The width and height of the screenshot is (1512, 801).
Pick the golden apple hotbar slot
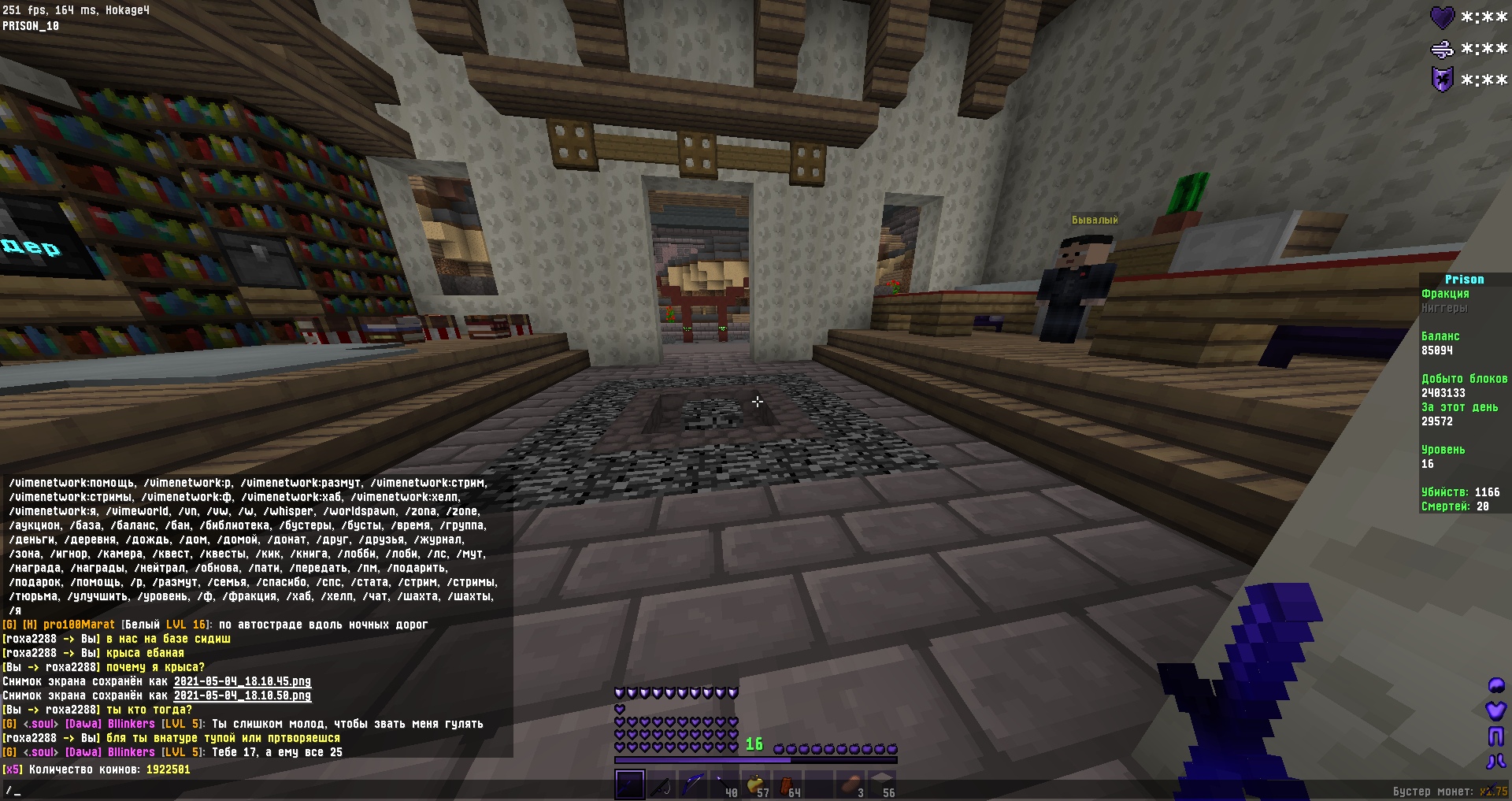[755, 784]
